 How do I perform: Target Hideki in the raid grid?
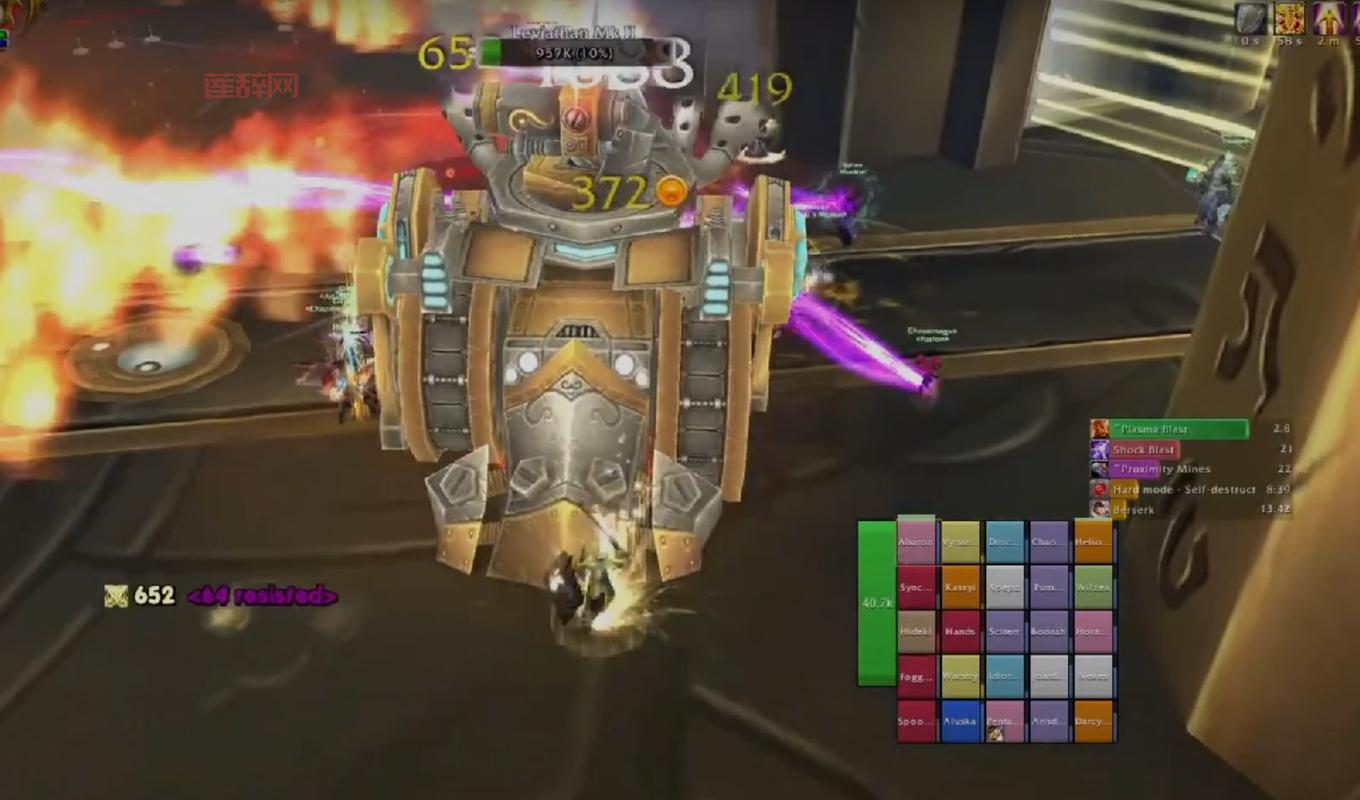pos(916,632)
